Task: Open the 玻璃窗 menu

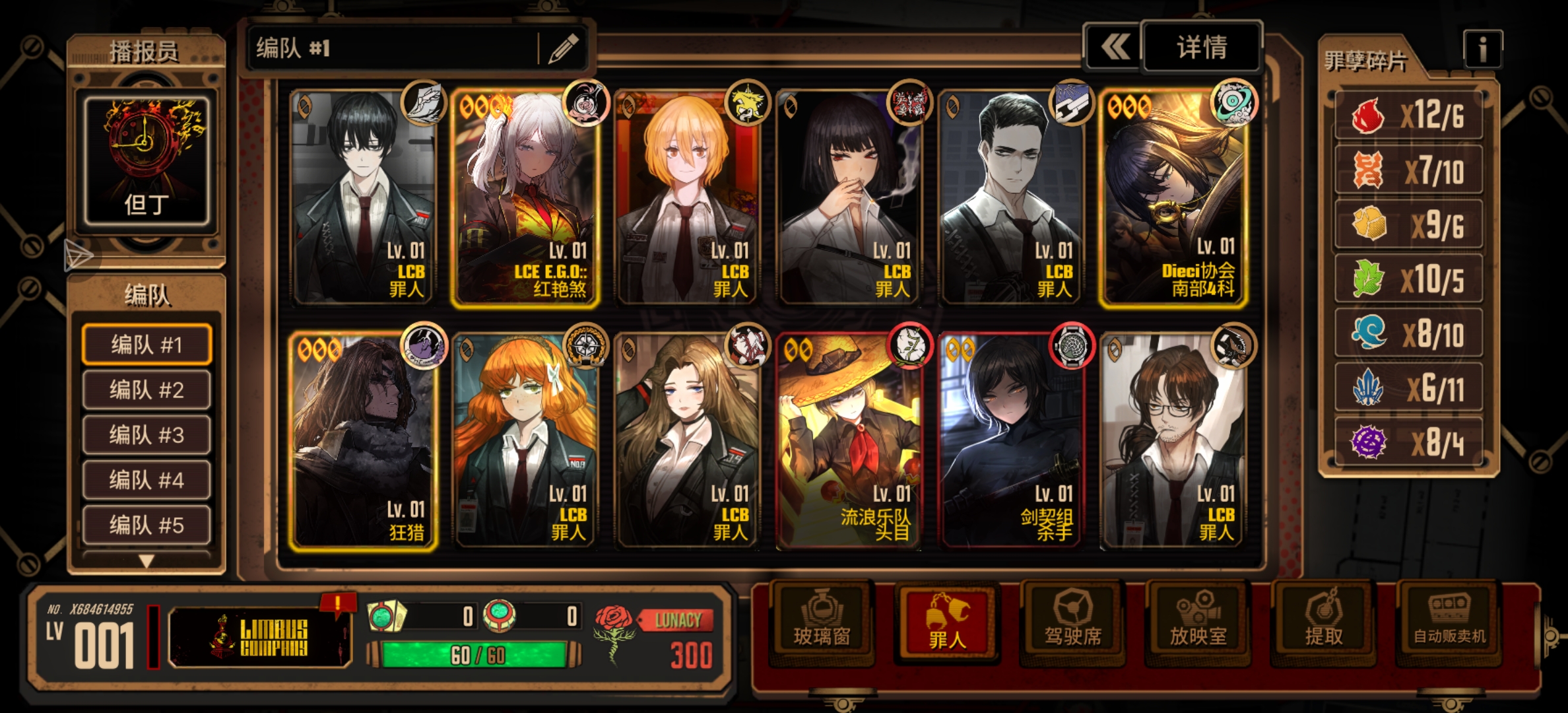Action: click(821, 621)
